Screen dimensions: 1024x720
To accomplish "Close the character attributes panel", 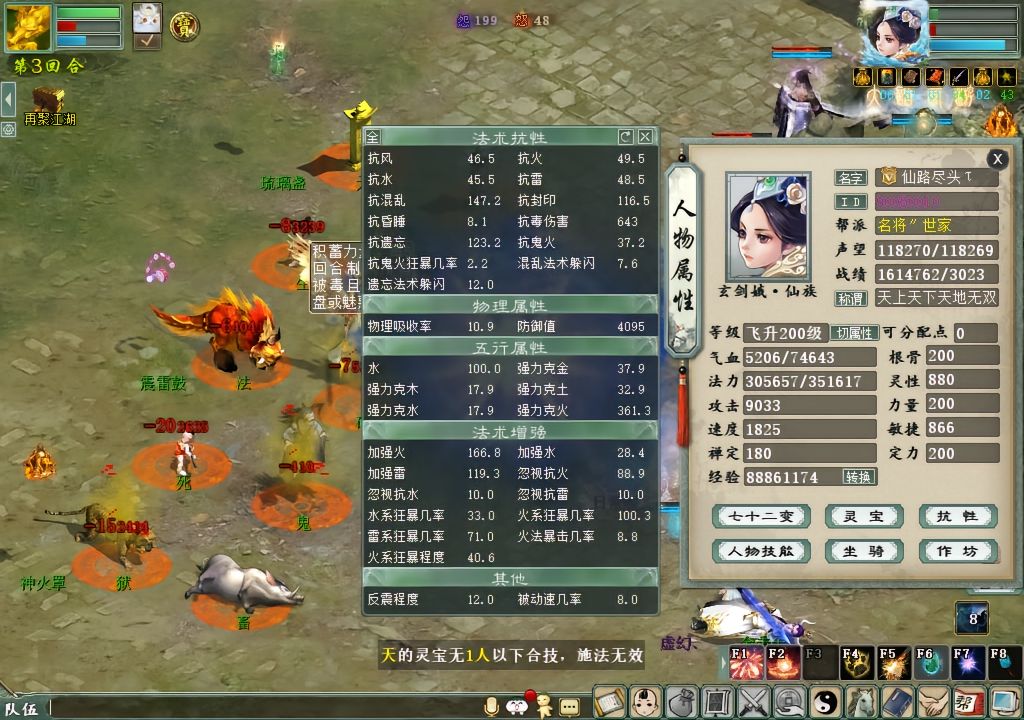I will [997, 159].
